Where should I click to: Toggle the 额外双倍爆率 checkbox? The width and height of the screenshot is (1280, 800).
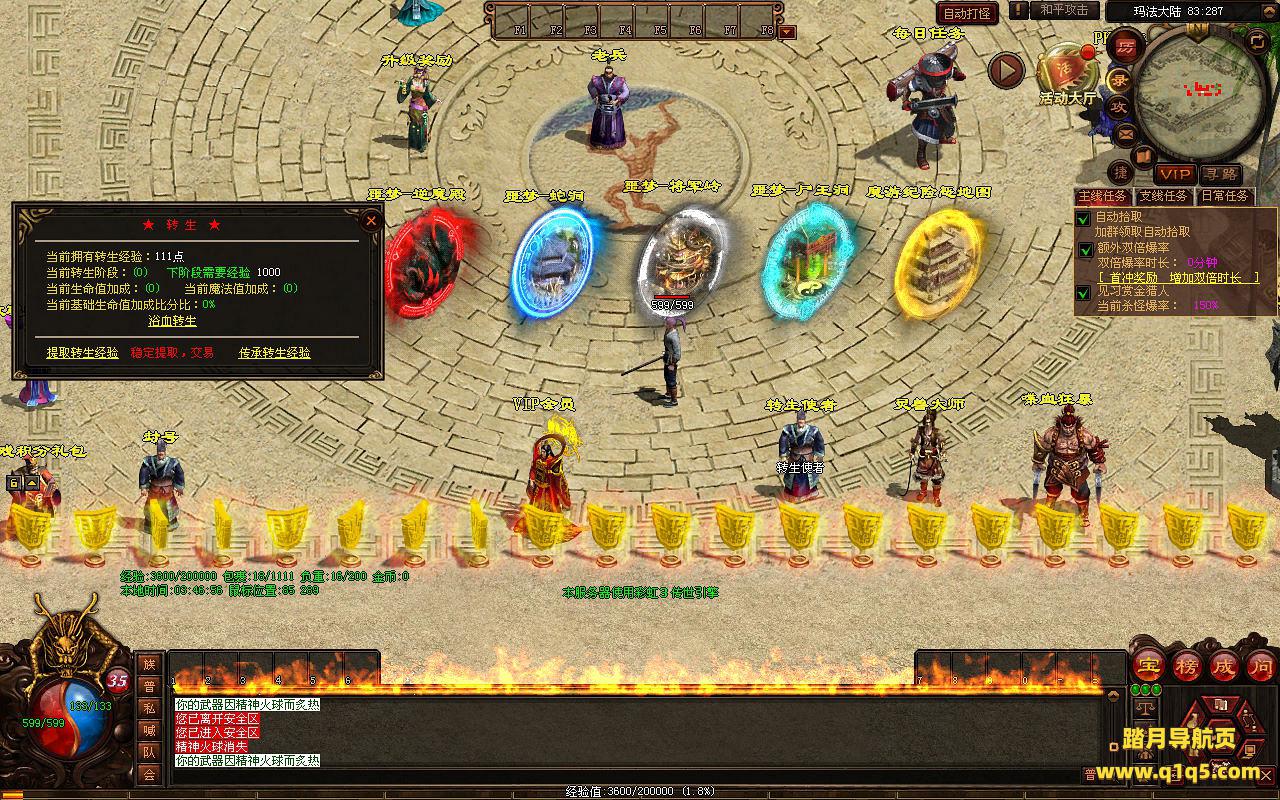coord(1085,249)
